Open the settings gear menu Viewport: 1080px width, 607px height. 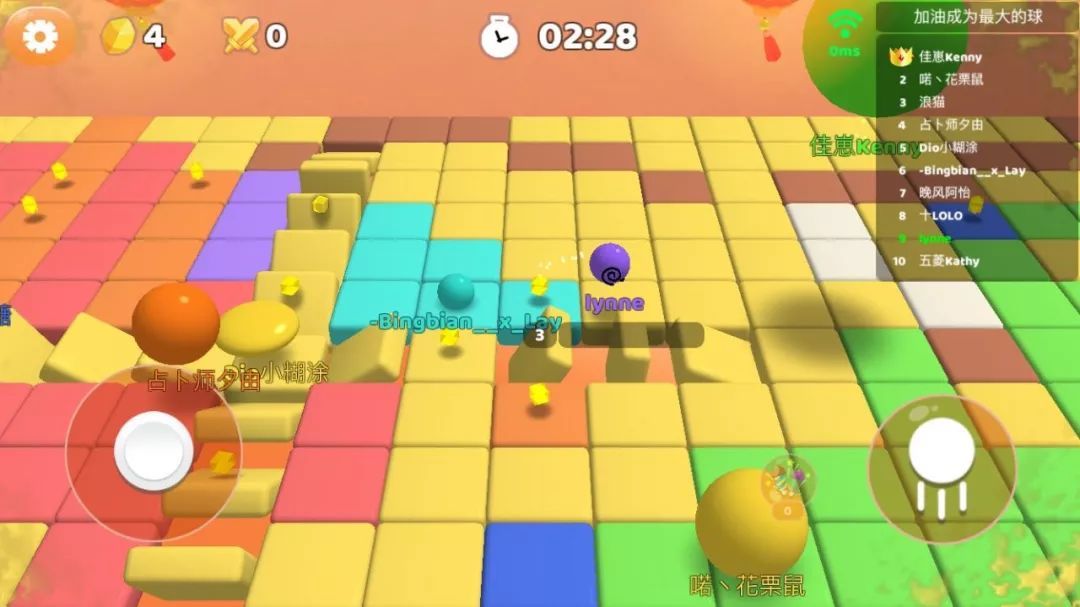[x=40, y=37]
